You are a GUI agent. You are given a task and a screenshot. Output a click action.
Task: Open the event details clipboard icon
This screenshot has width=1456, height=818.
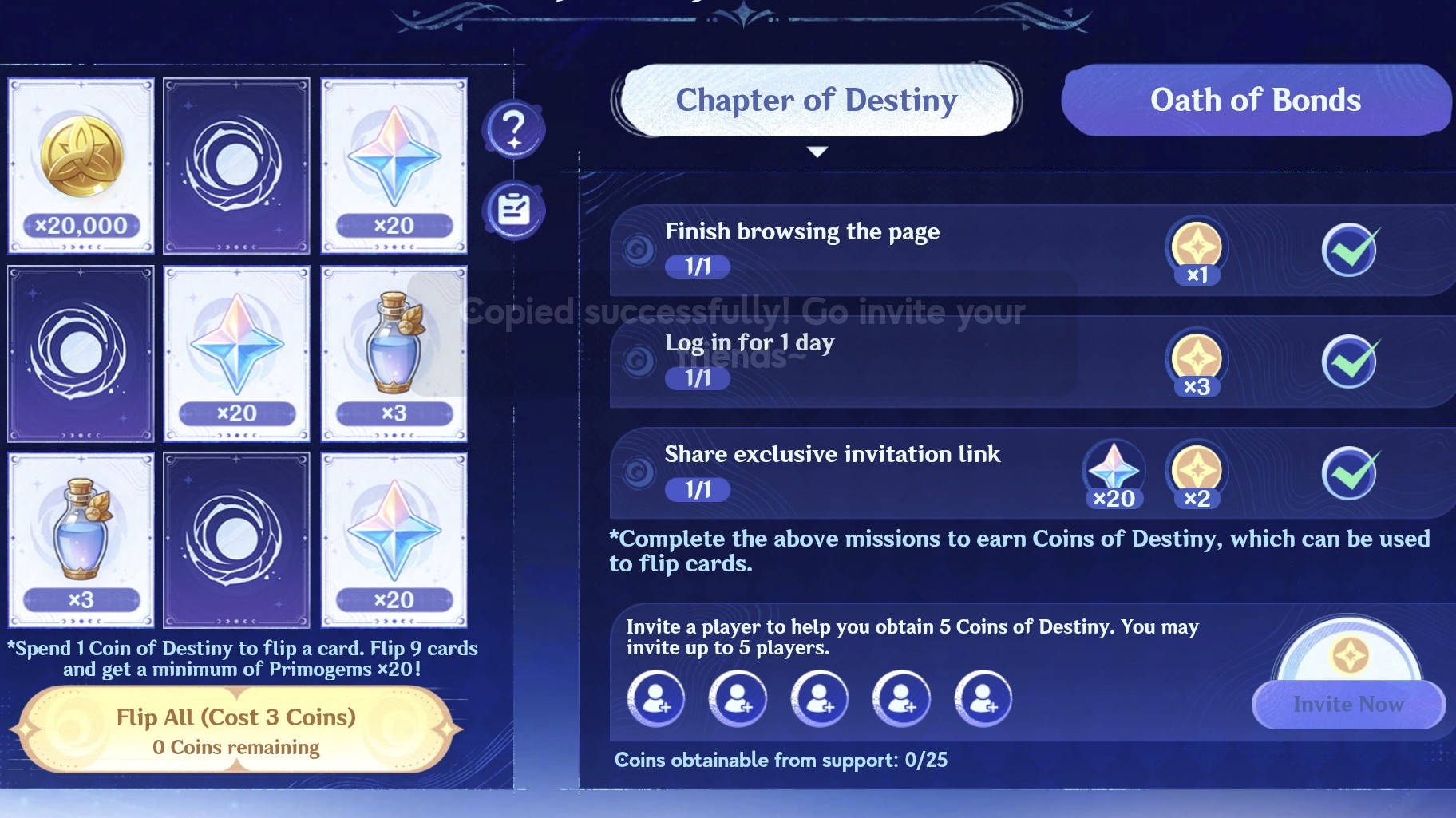tap(515, 207)
